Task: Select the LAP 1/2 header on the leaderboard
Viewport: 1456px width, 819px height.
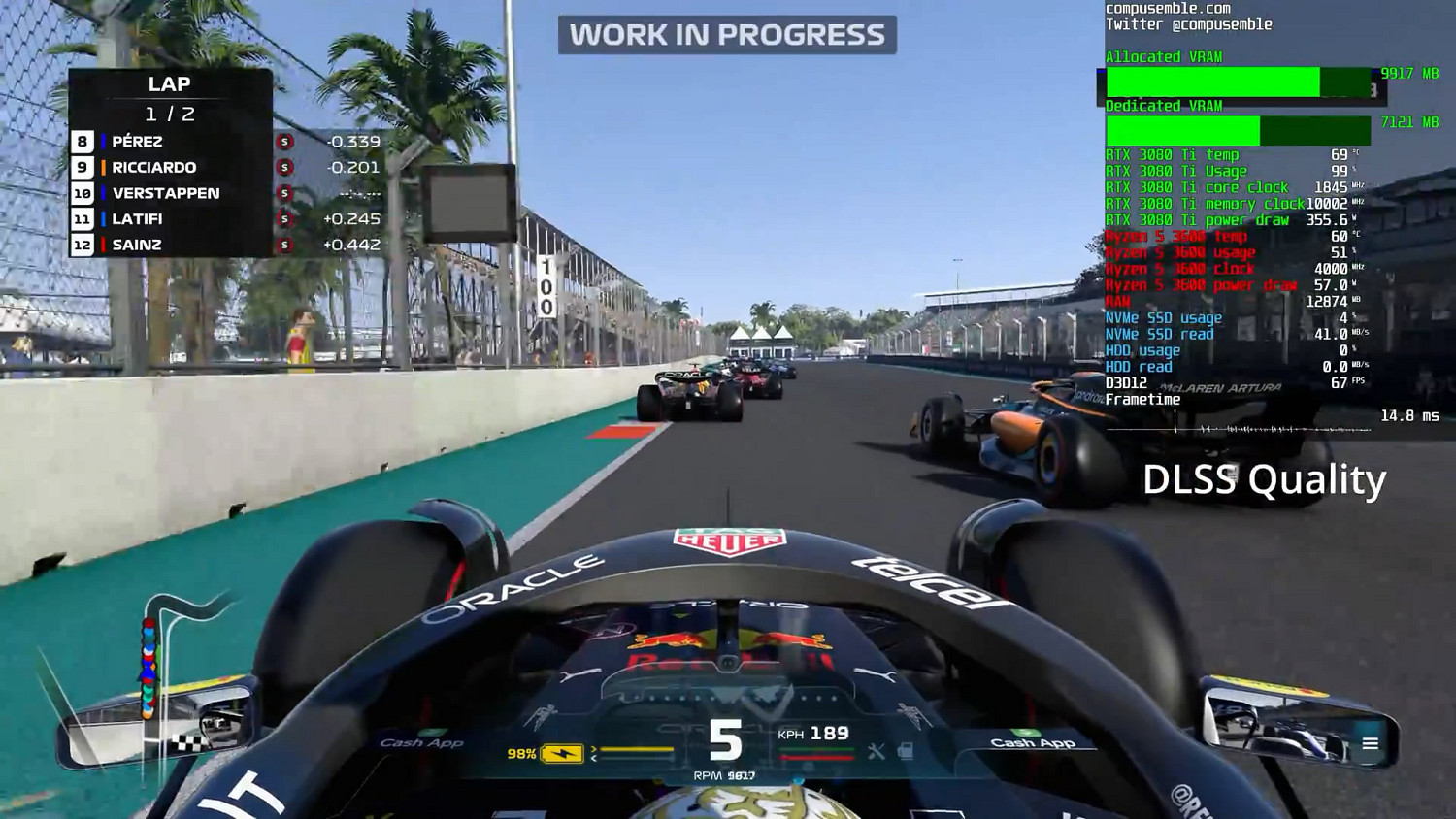Action: [x=172, y=97]
